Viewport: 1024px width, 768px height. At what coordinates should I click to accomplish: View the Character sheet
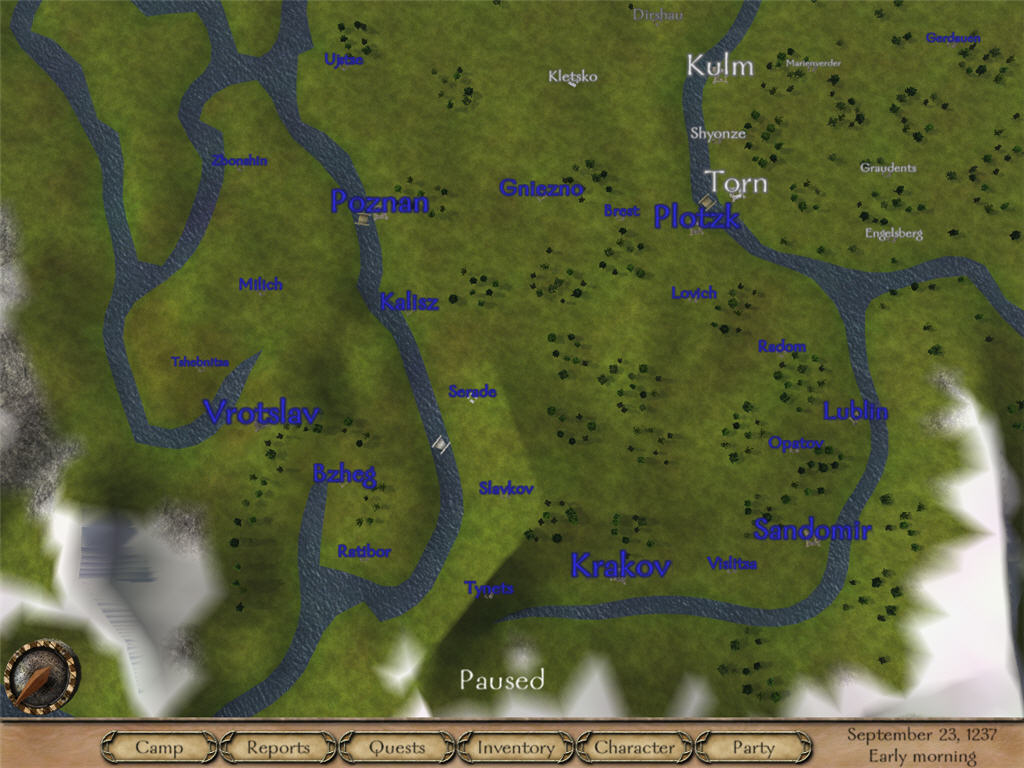(634, 747)
